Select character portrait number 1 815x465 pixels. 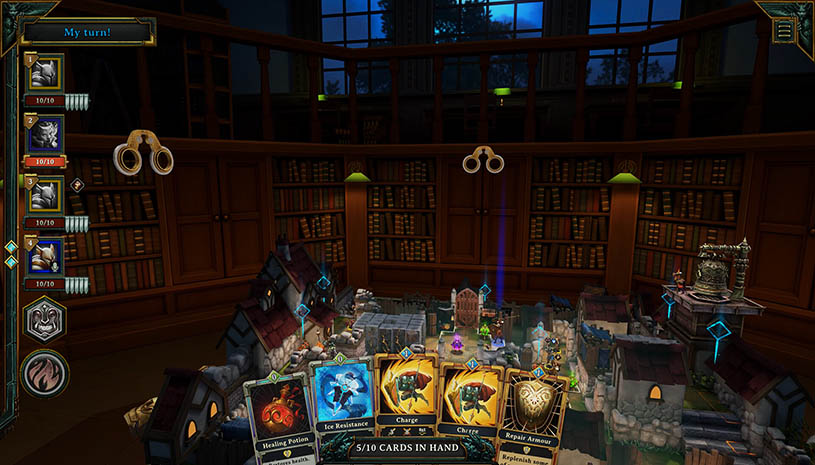46,73
